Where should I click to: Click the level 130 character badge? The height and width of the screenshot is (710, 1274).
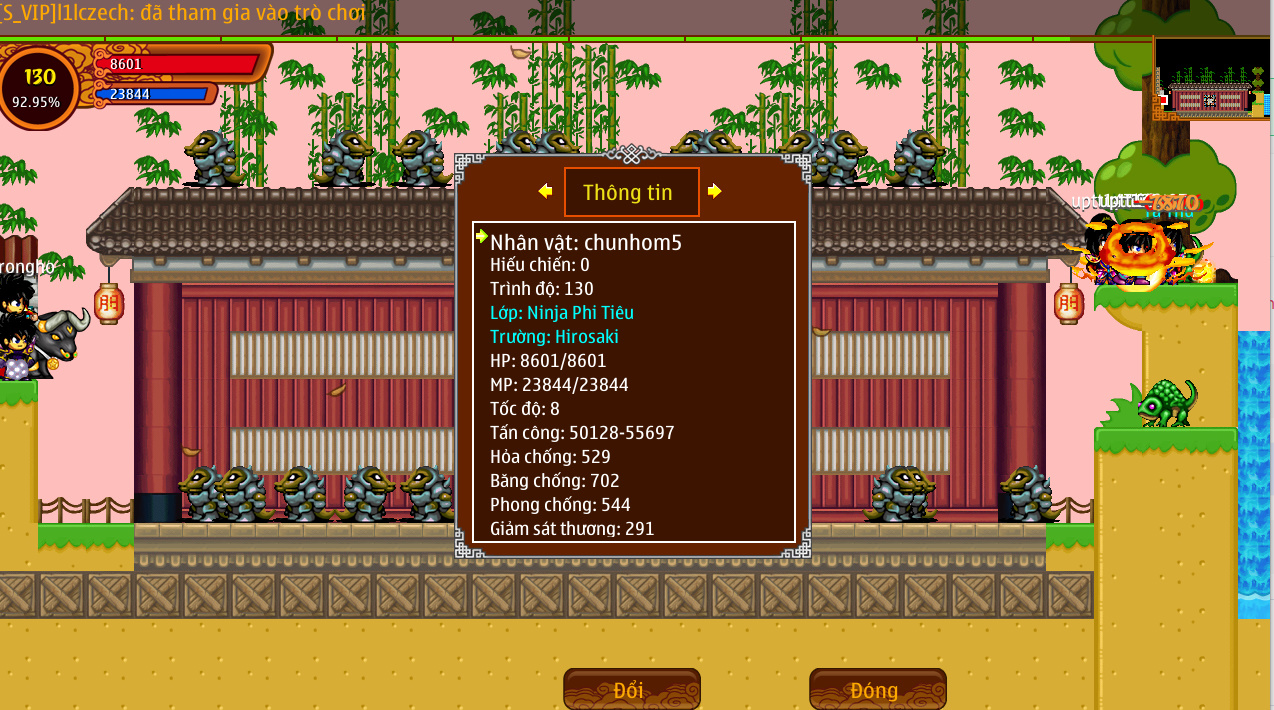tap(39, 87)
